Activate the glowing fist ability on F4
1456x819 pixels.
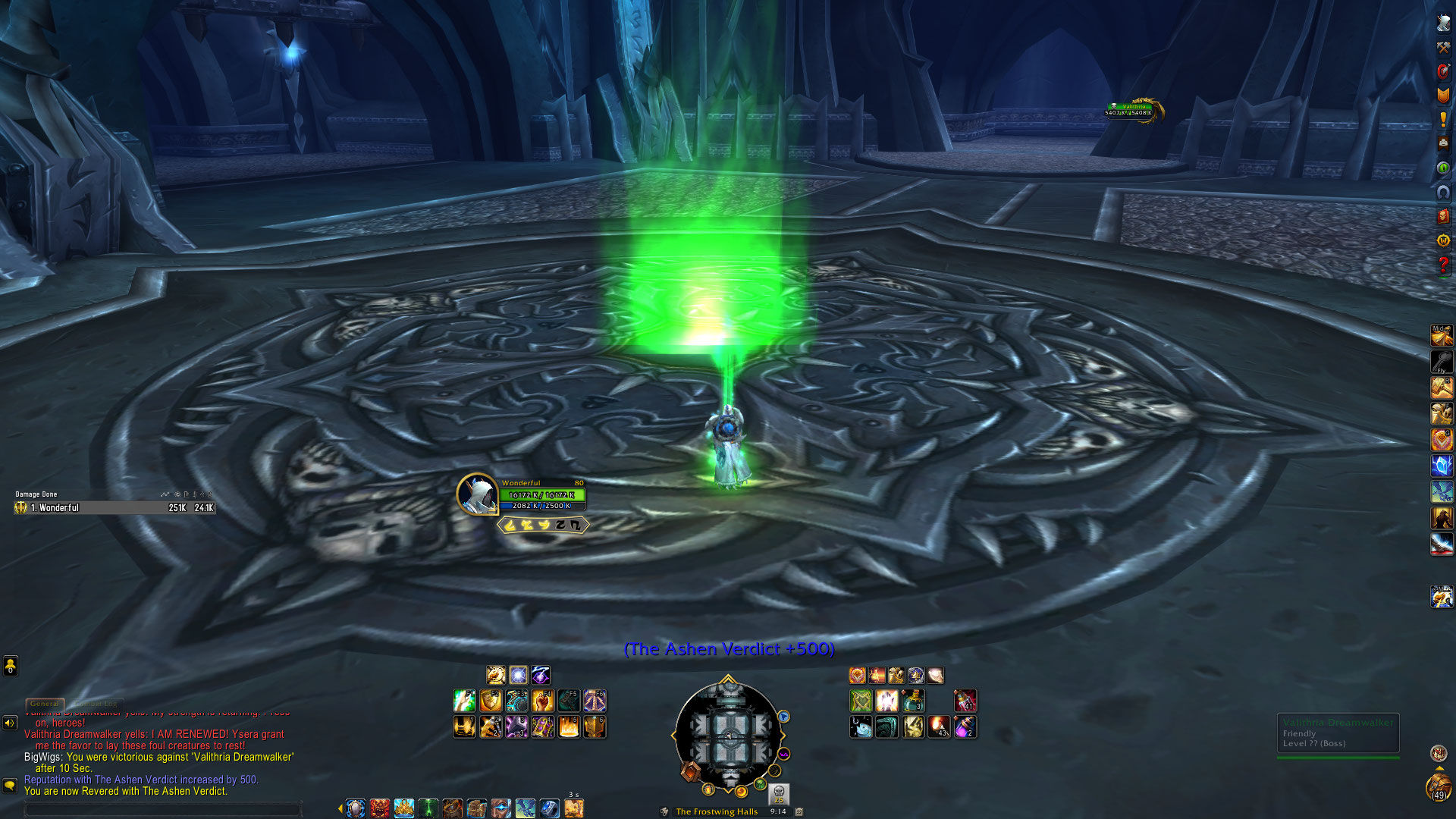tap(542, 701)
